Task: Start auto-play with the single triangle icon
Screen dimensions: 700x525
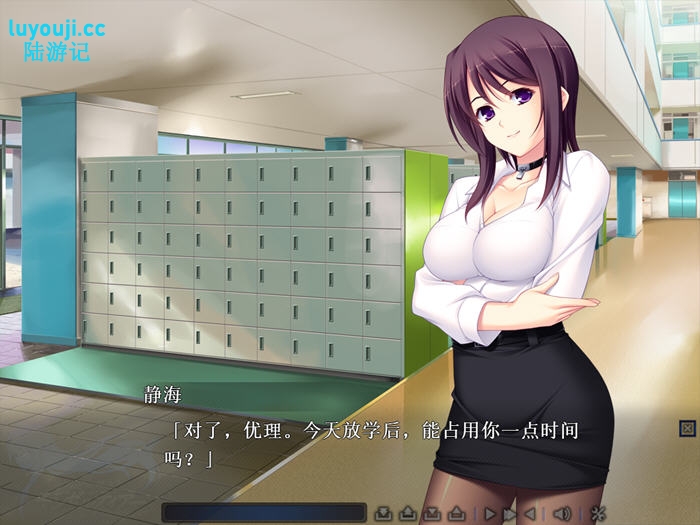Action: [490, 513]
